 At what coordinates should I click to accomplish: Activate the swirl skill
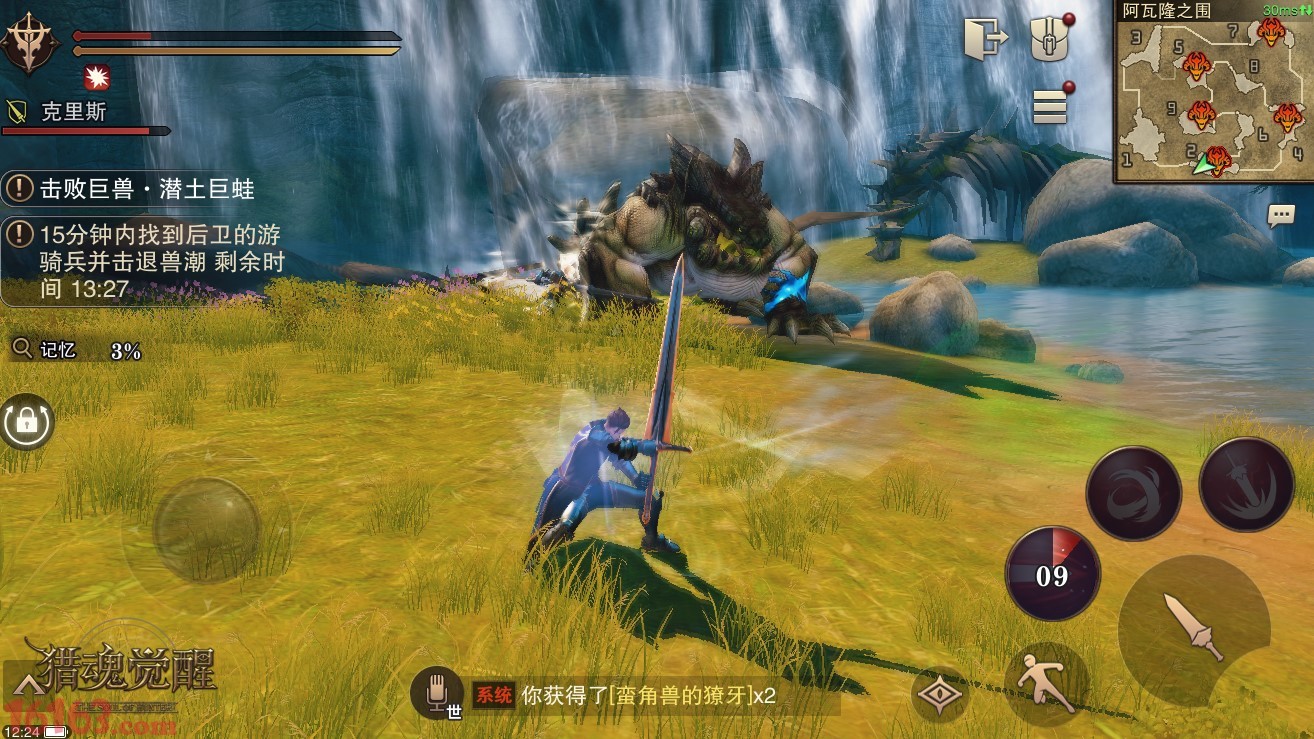pos(1133,494)
